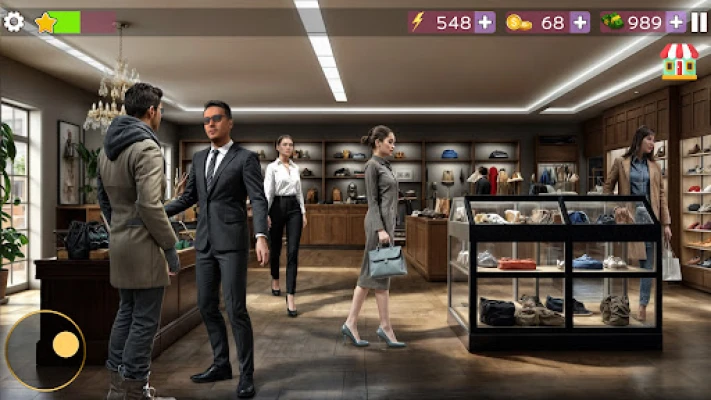Open the settings gear menu
Screen dimensions: 711x400
(x=13, y=21)
